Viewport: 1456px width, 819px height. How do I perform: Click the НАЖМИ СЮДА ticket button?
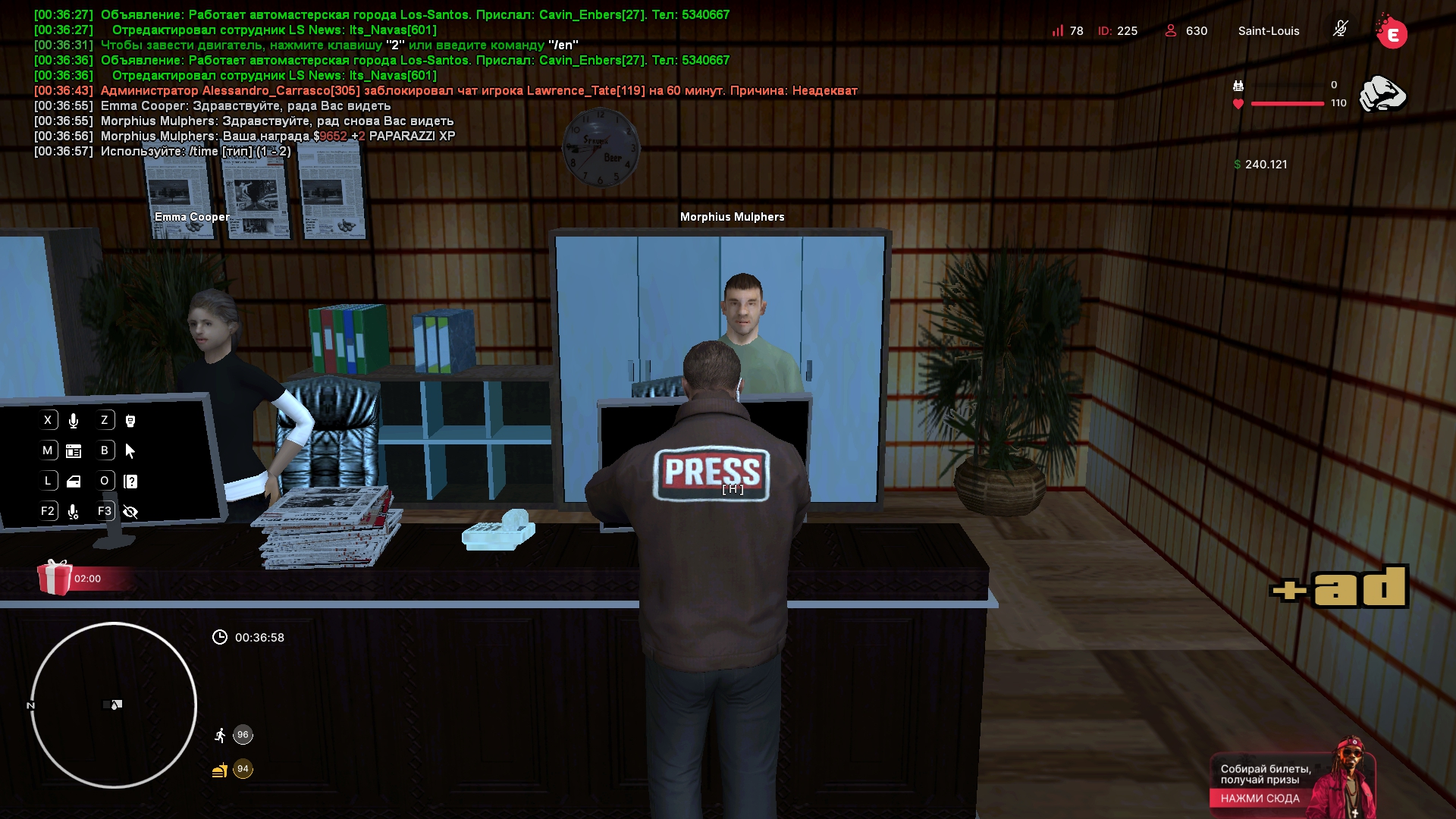[x=1260, y=798]
